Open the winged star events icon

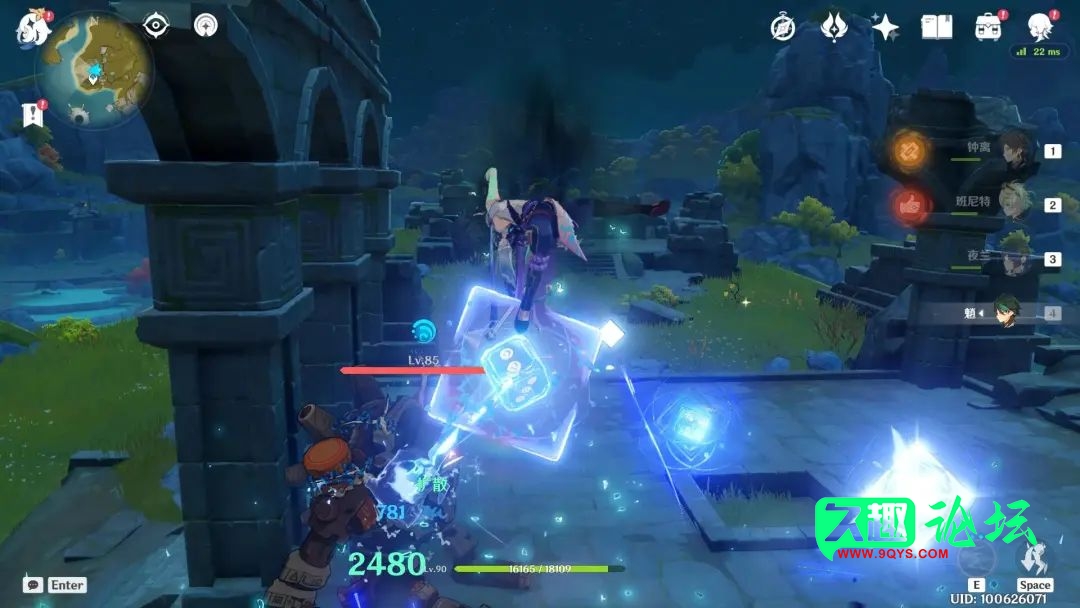[x=834, y=27]
